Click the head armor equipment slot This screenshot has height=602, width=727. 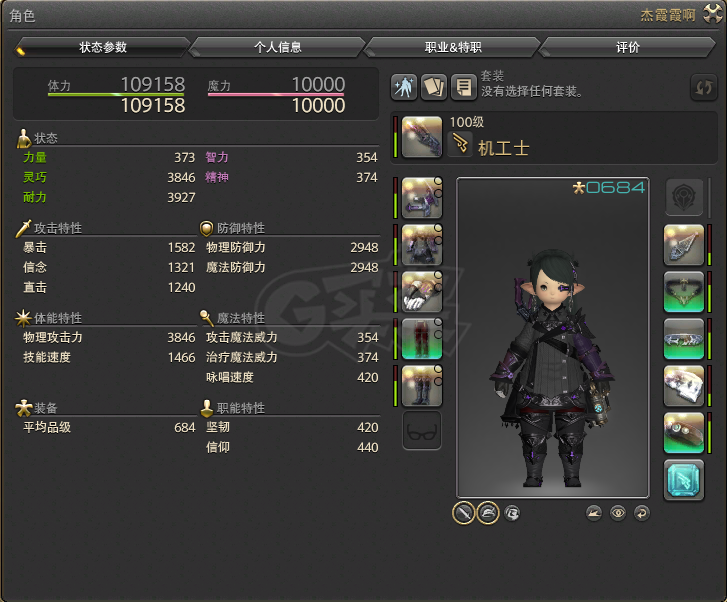pyautogui.click(x=422, y=198)
